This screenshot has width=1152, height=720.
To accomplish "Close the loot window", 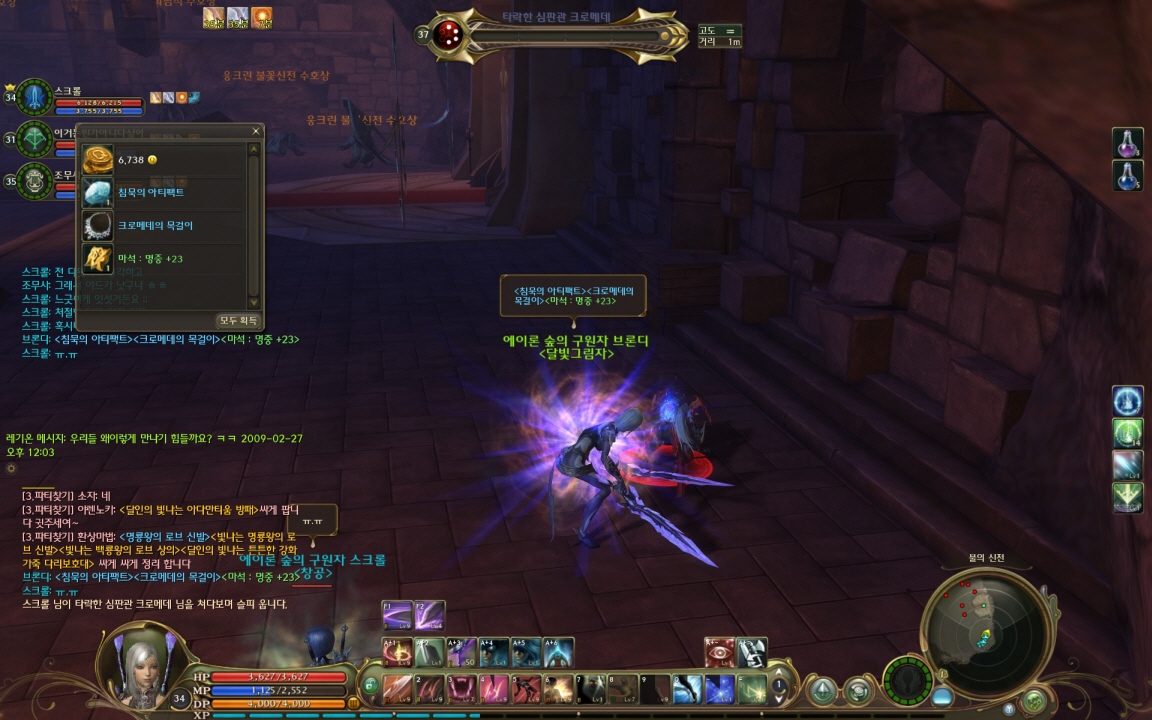I will coord(256,131).
